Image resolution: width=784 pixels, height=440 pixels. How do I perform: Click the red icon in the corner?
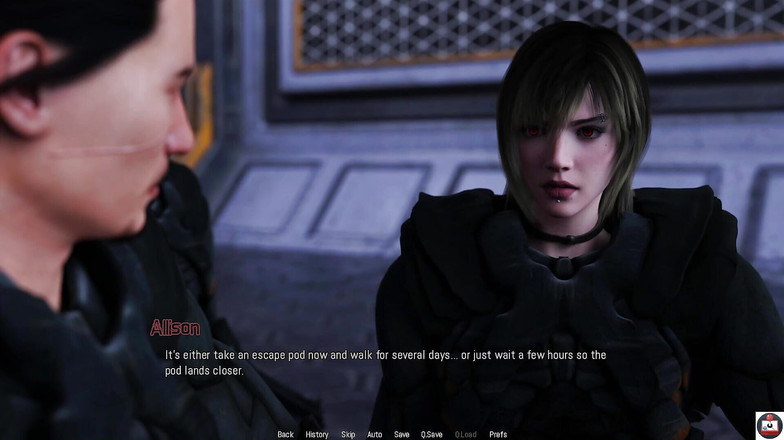click(769, 425)
